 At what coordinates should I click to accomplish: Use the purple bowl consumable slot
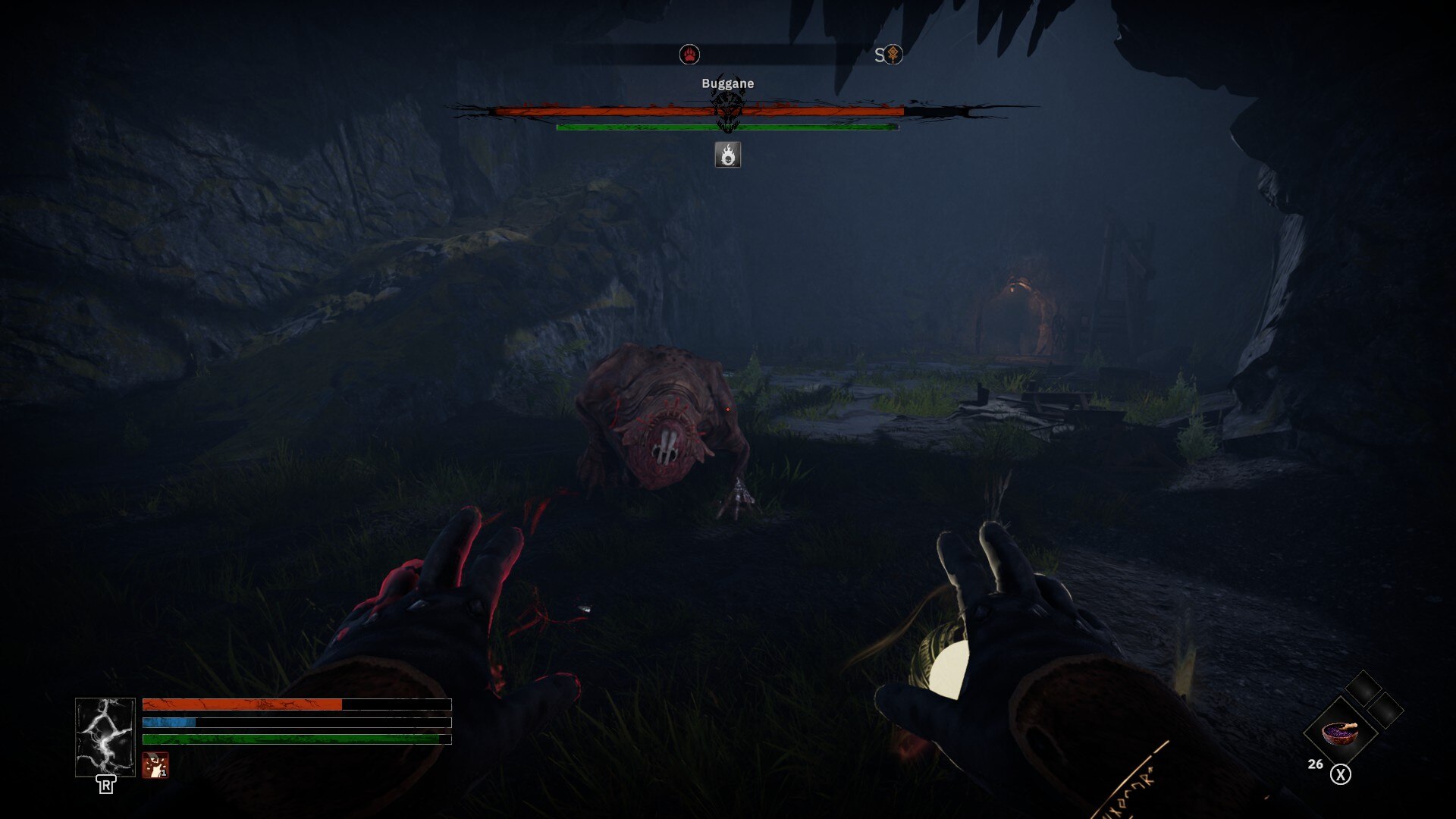[1340, 733]
